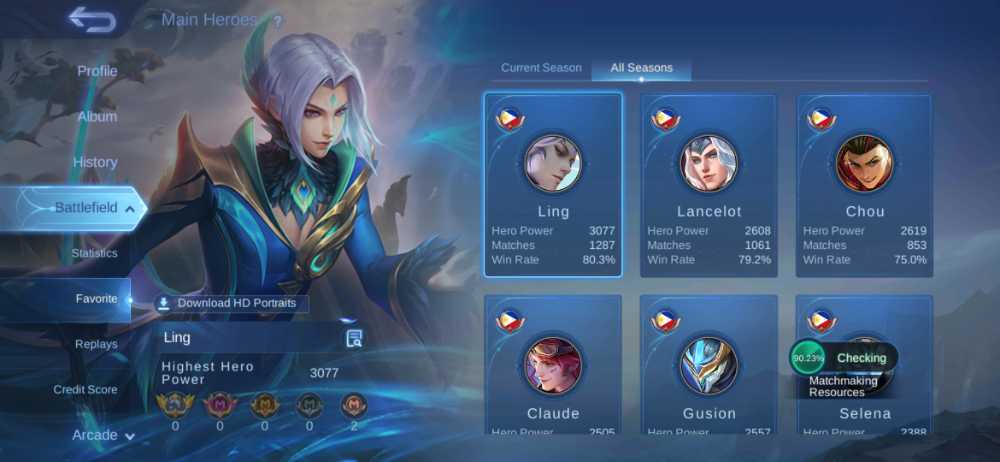Open the Claude hero card
Screen dimensions: 1000x462
[553, 365]
